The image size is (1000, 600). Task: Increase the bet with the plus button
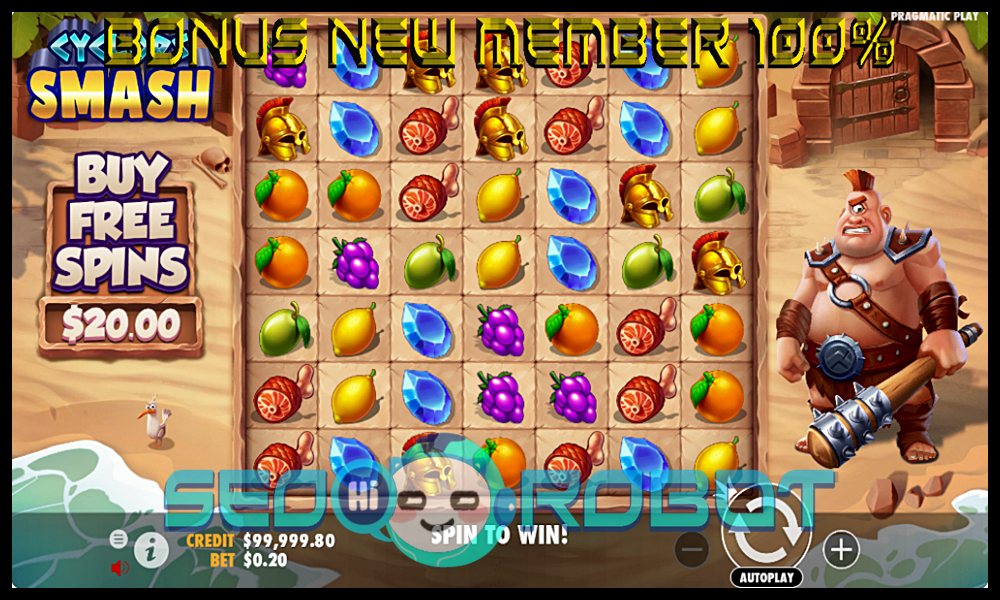[x=841, y=549]
